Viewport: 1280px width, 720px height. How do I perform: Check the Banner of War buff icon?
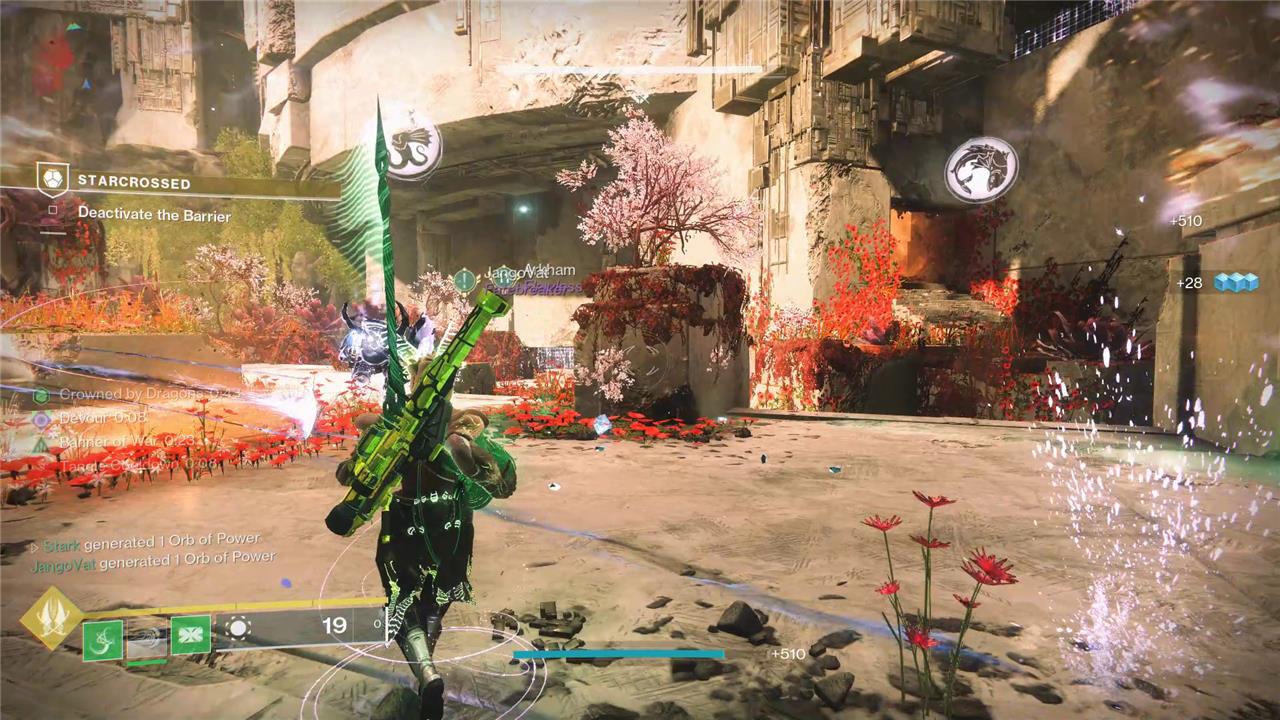(41, 444)
